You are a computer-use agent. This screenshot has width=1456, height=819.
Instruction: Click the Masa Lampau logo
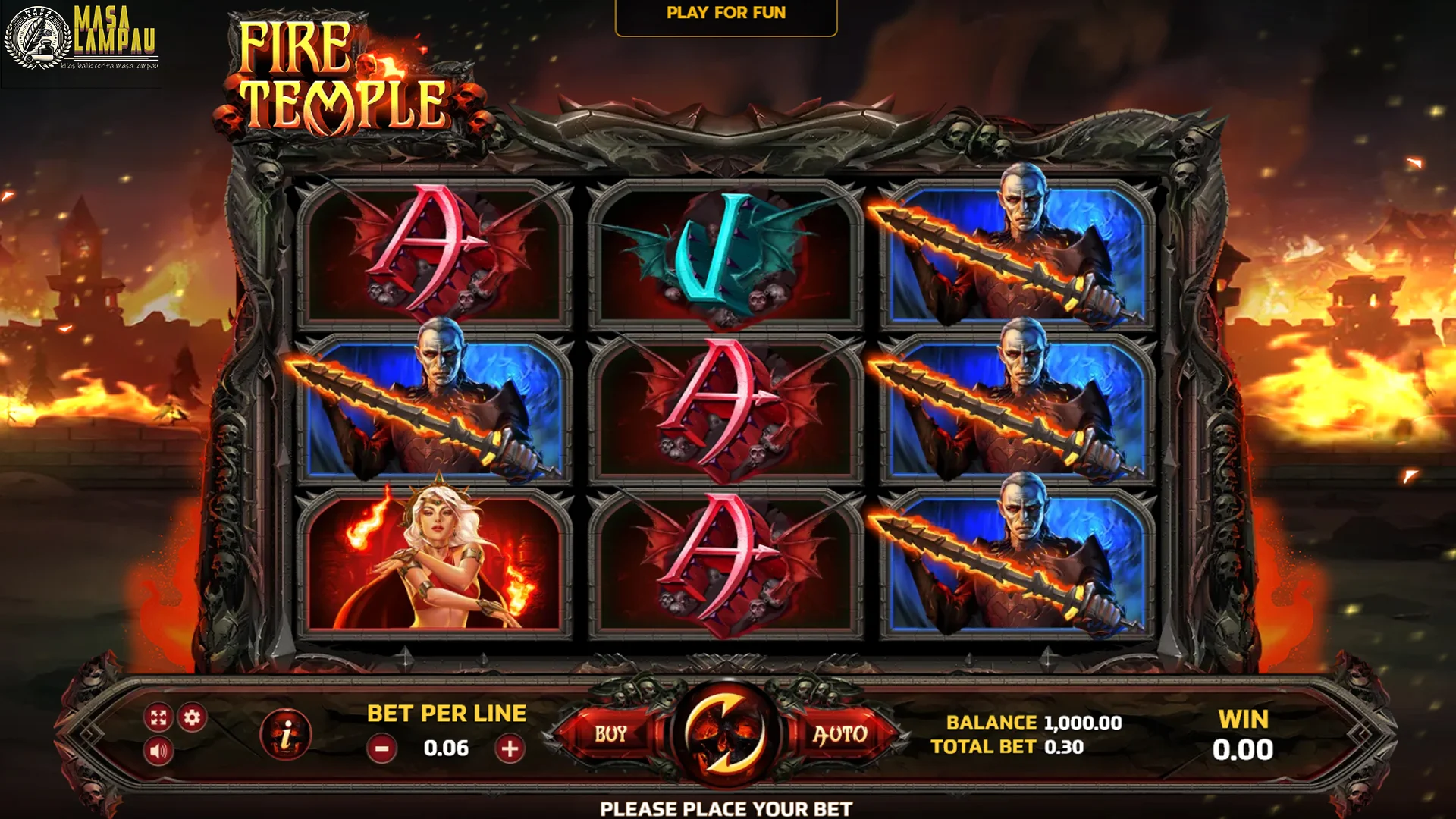click(83, 42)
